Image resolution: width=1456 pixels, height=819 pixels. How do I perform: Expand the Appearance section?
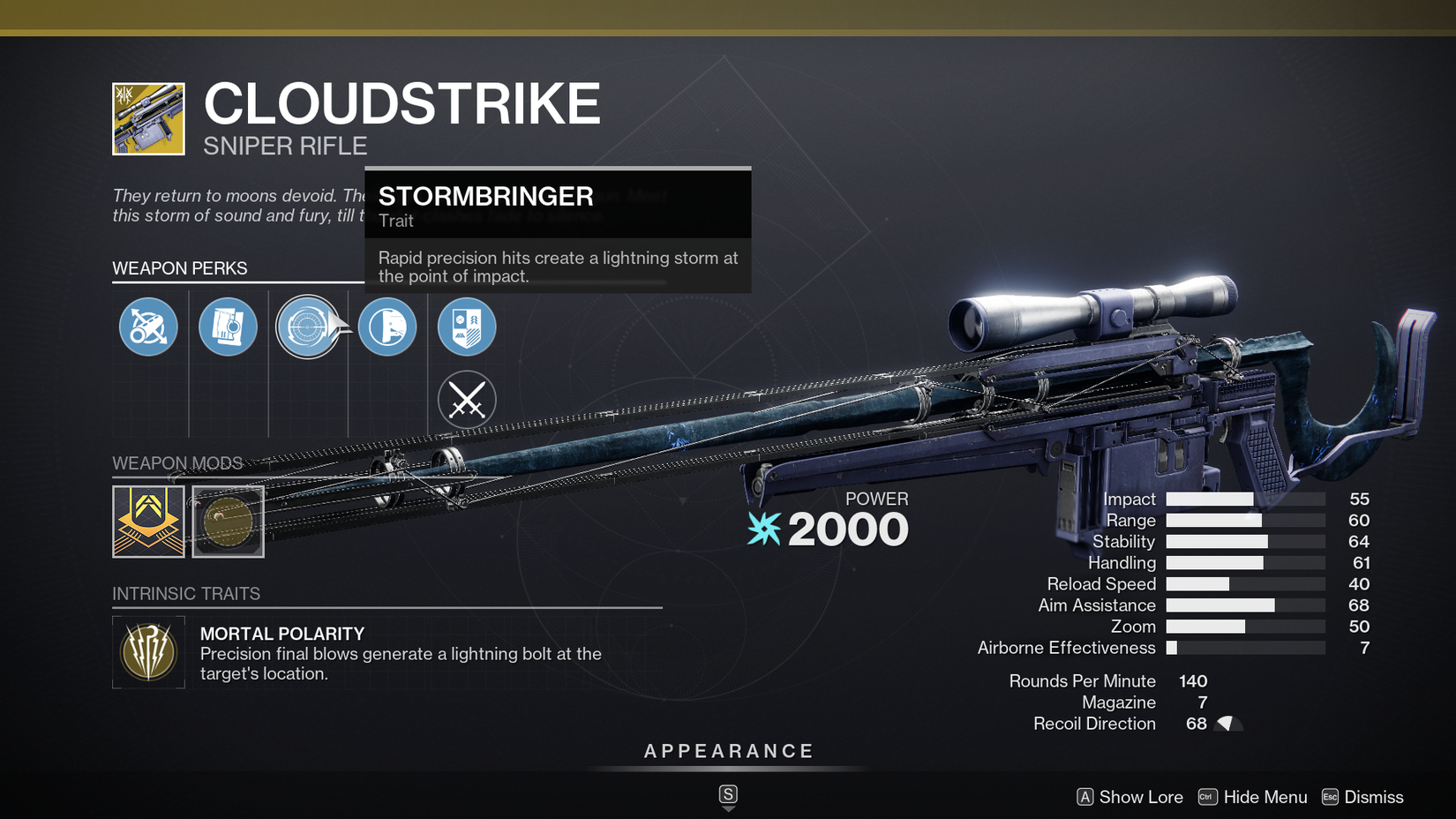pos(728,751)
